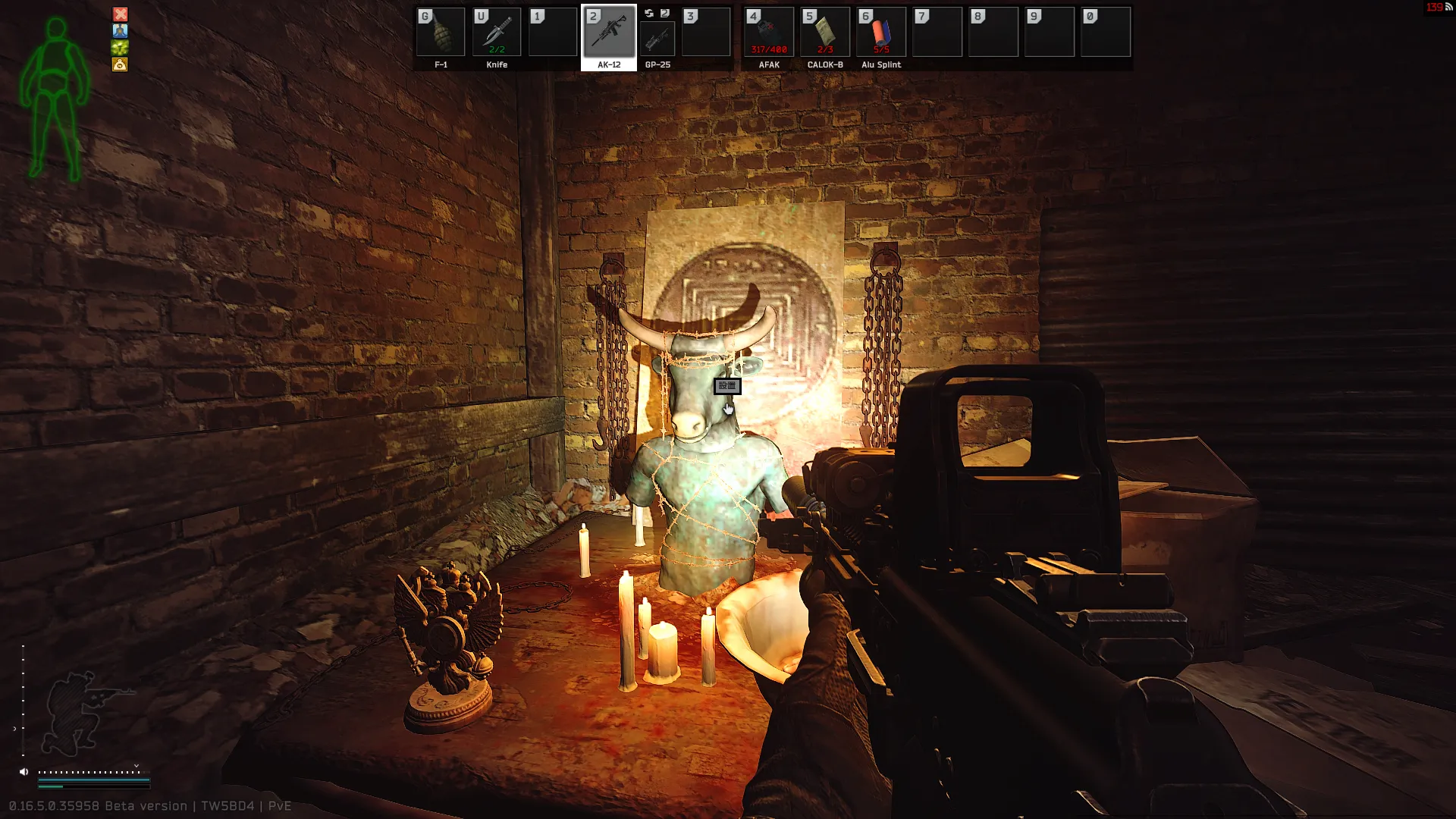Select the AK-12 weapon slot
Viewport: 1456px width, 819px height.
click(609, 33)
